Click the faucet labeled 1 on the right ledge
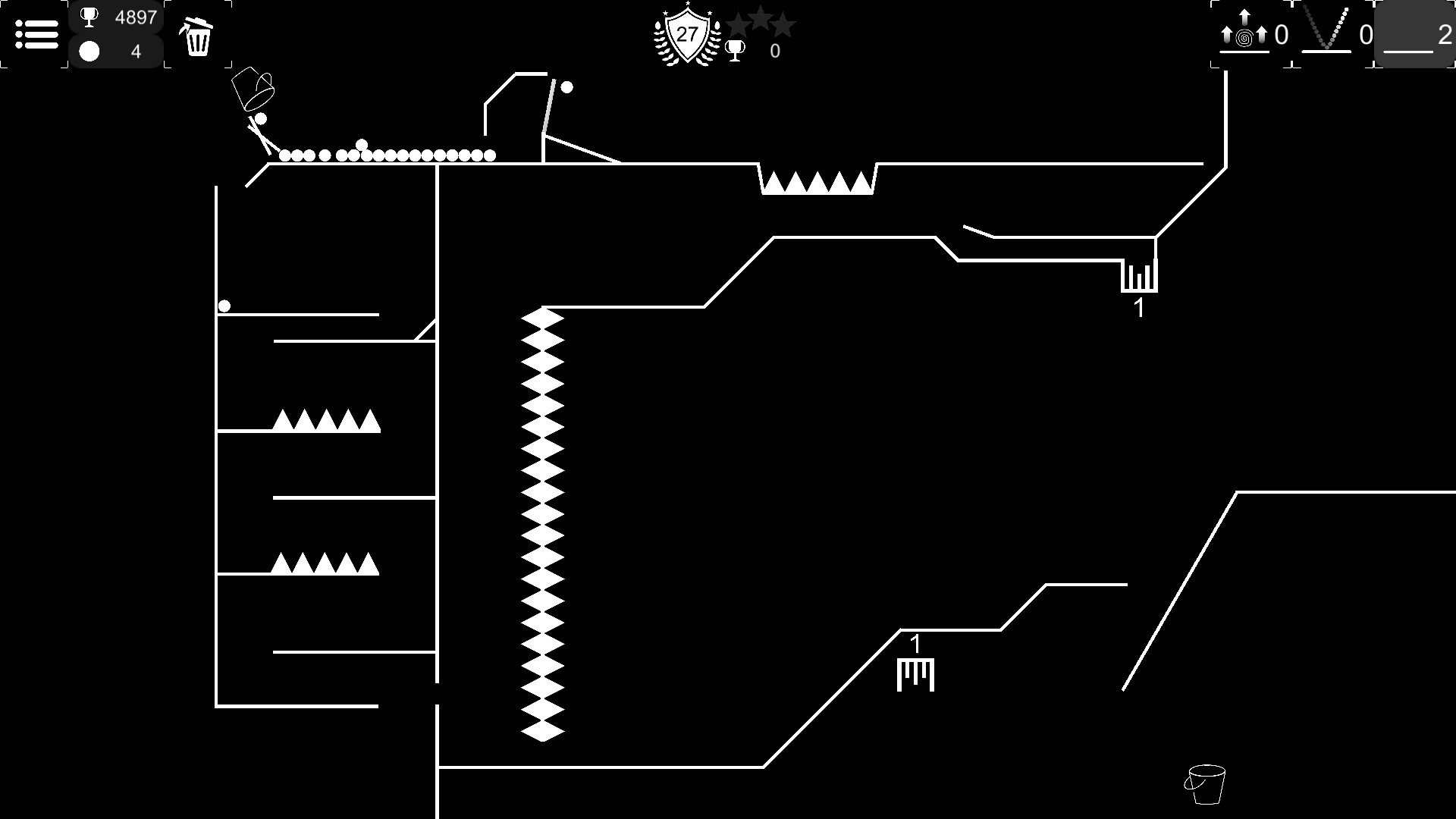1456x819 pixels. pos(1139,277)
